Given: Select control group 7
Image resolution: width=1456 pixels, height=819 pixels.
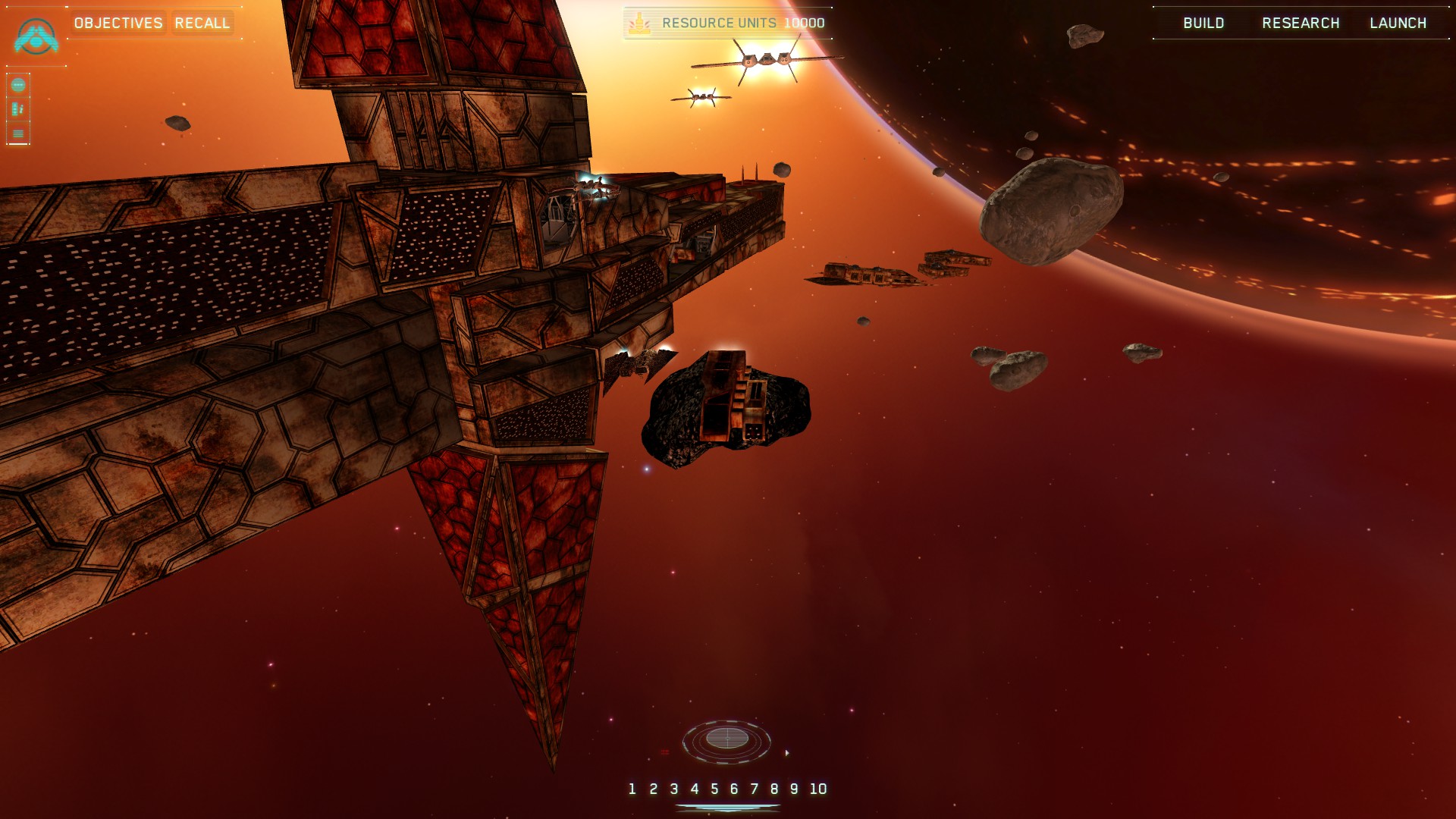Looking at the screenshot, I should 755,789.
